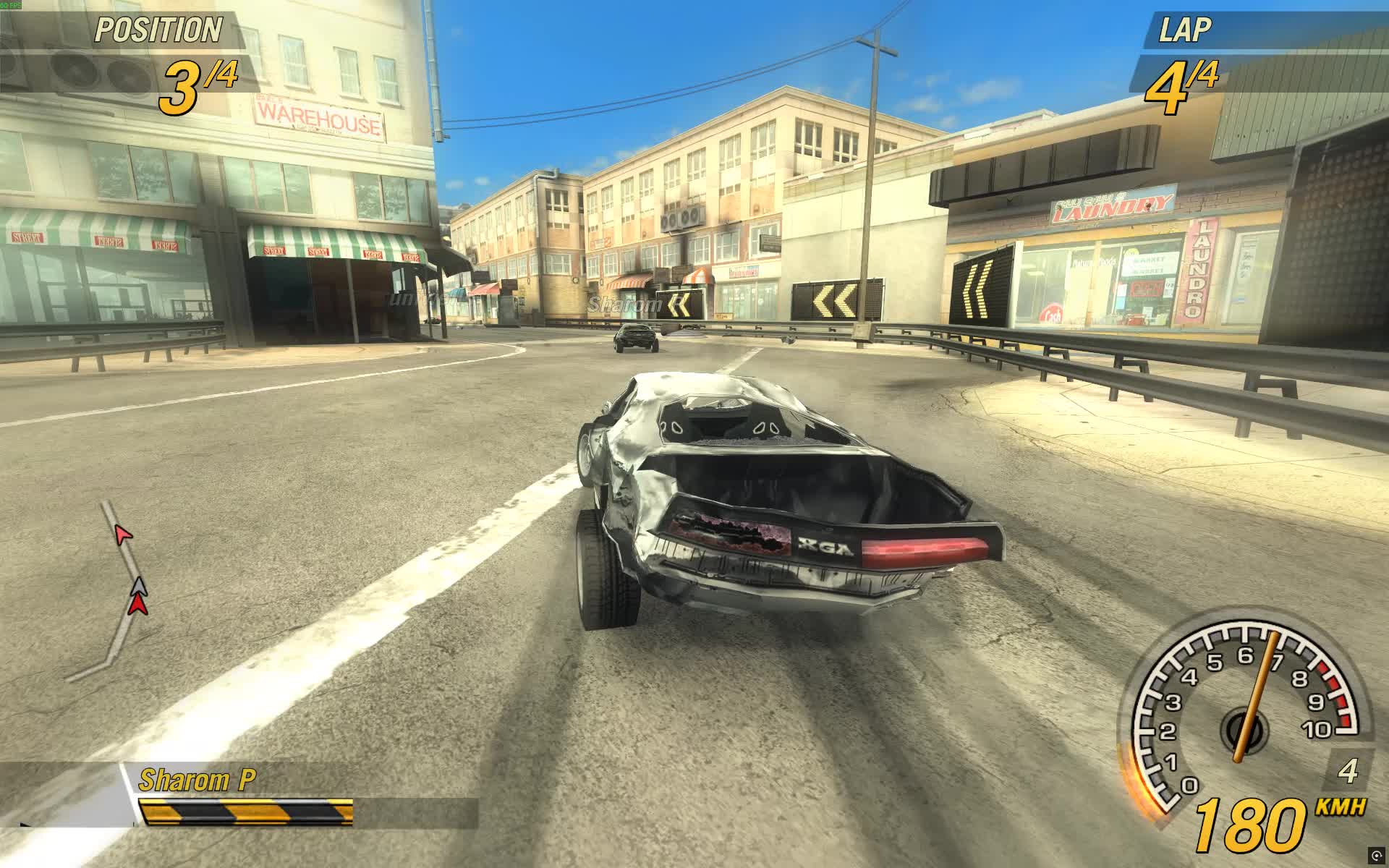Click the white minimap position arrow

click(x=138, y=587)
